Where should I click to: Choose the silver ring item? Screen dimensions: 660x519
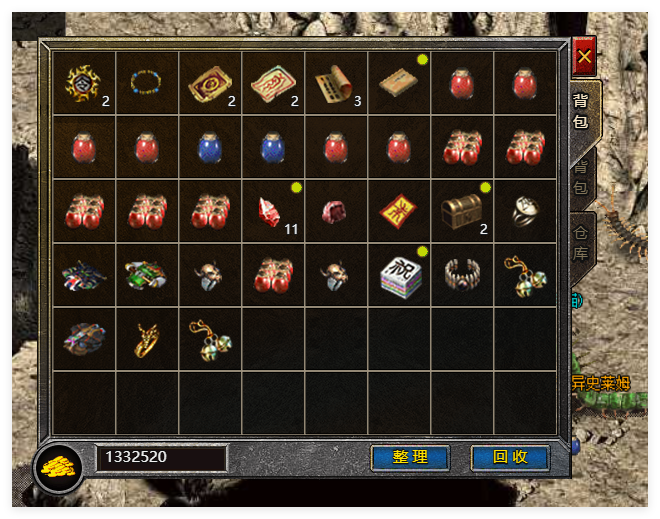pyautogui.click(x=526, y=210)
